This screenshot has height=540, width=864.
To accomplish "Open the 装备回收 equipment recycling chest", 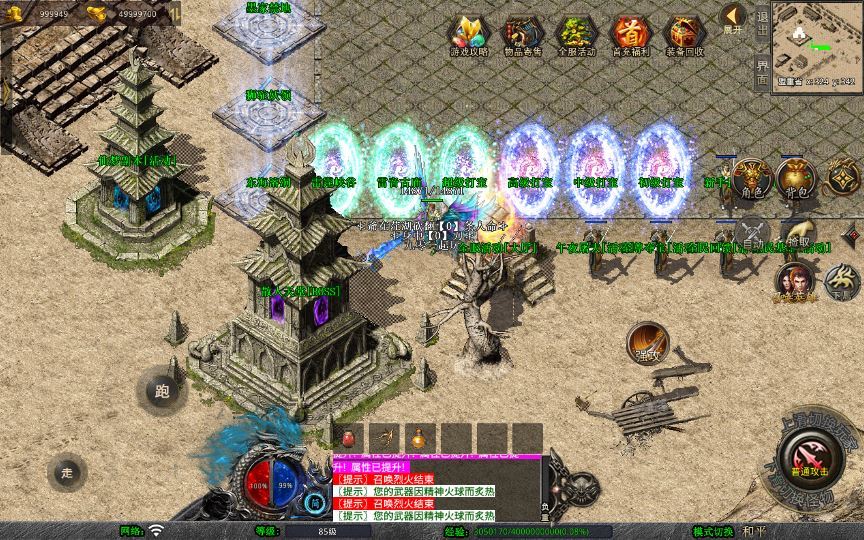I will coord(685,34).
